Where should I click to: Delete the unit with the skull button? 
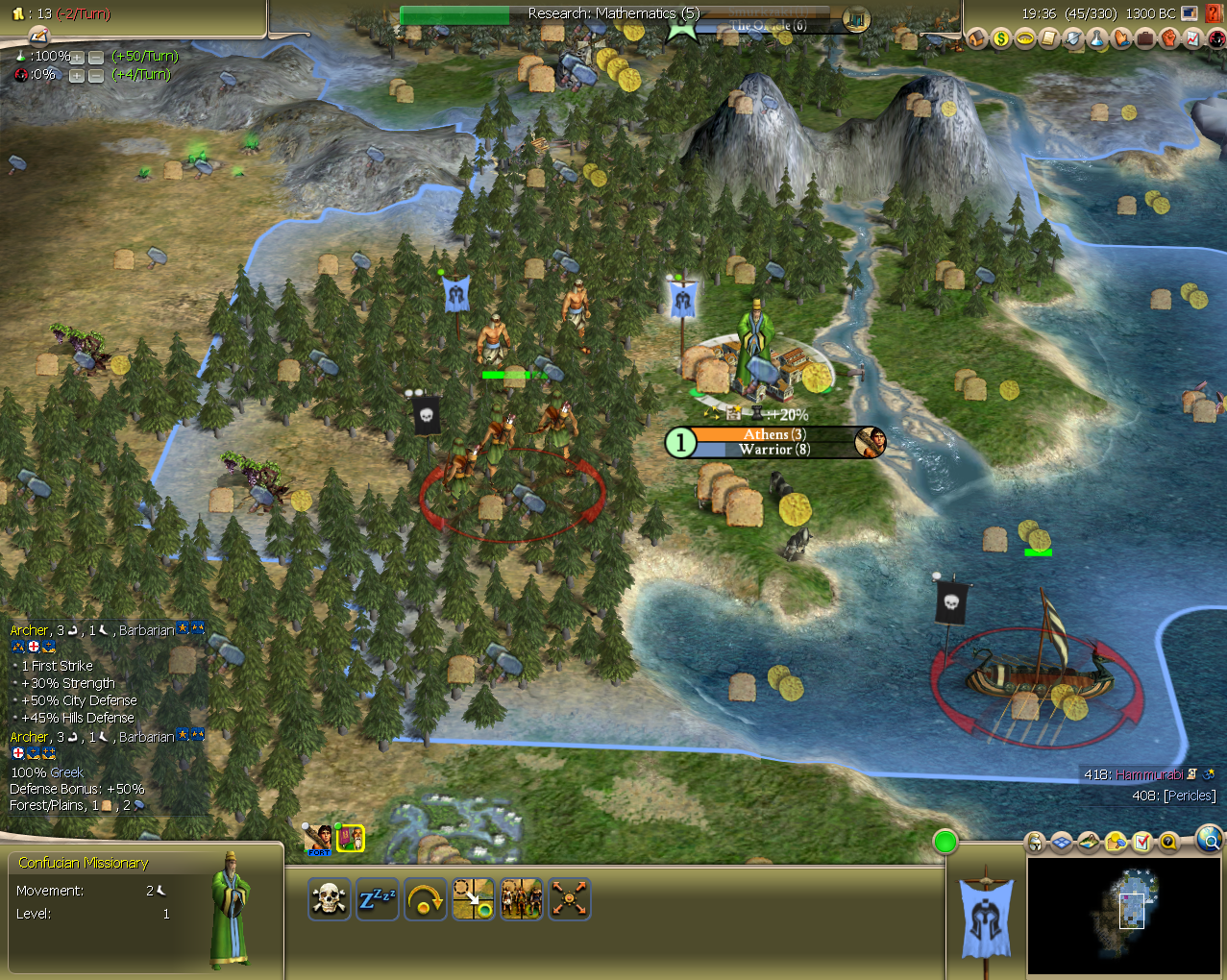(x=329, y=899)
